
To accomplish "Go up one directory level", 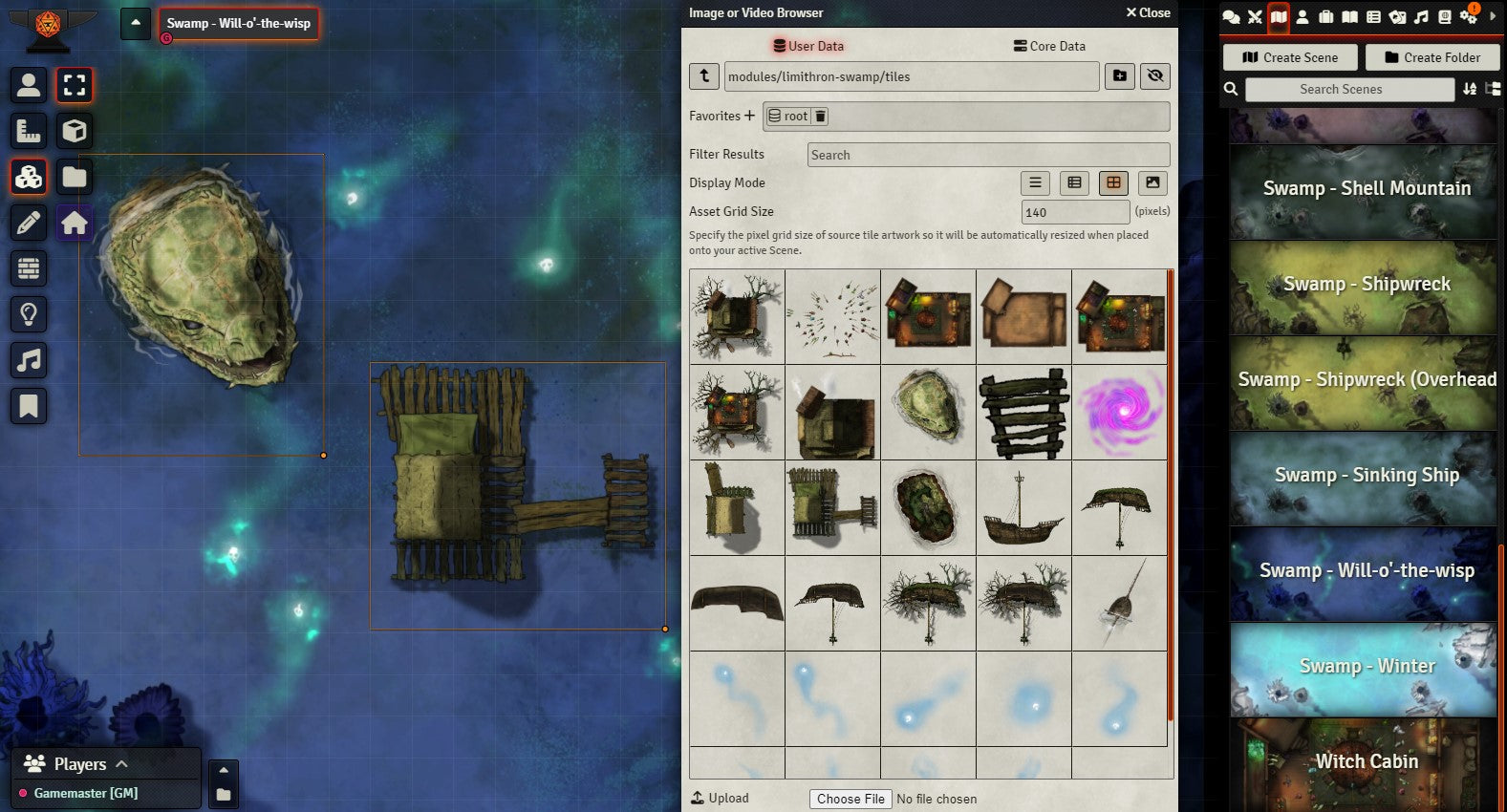I will (x=704, y=76).
